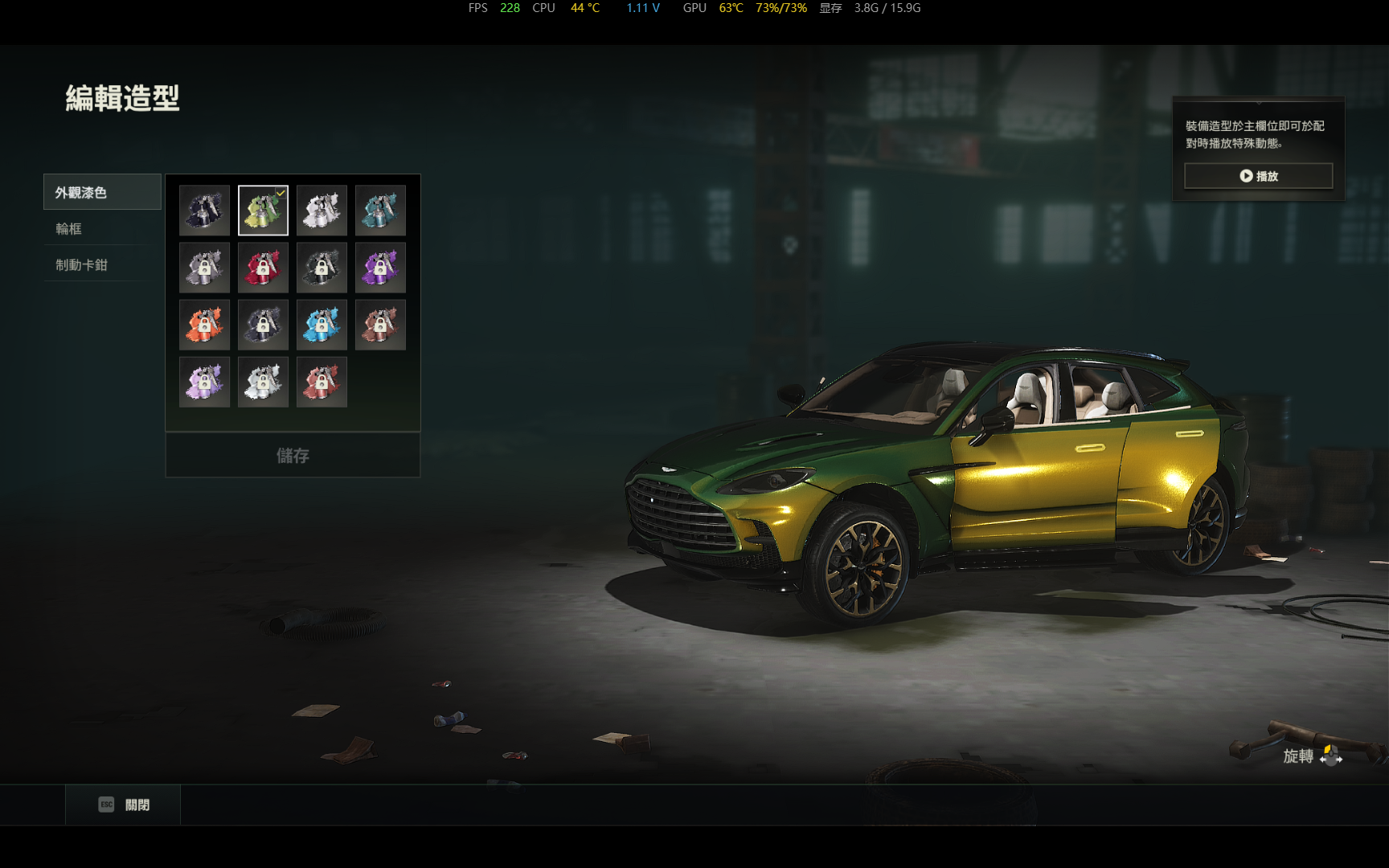The image size is (1389, 868).
Task: Switch to the 外觀漆色 paint category
Action: coord(102,192)
